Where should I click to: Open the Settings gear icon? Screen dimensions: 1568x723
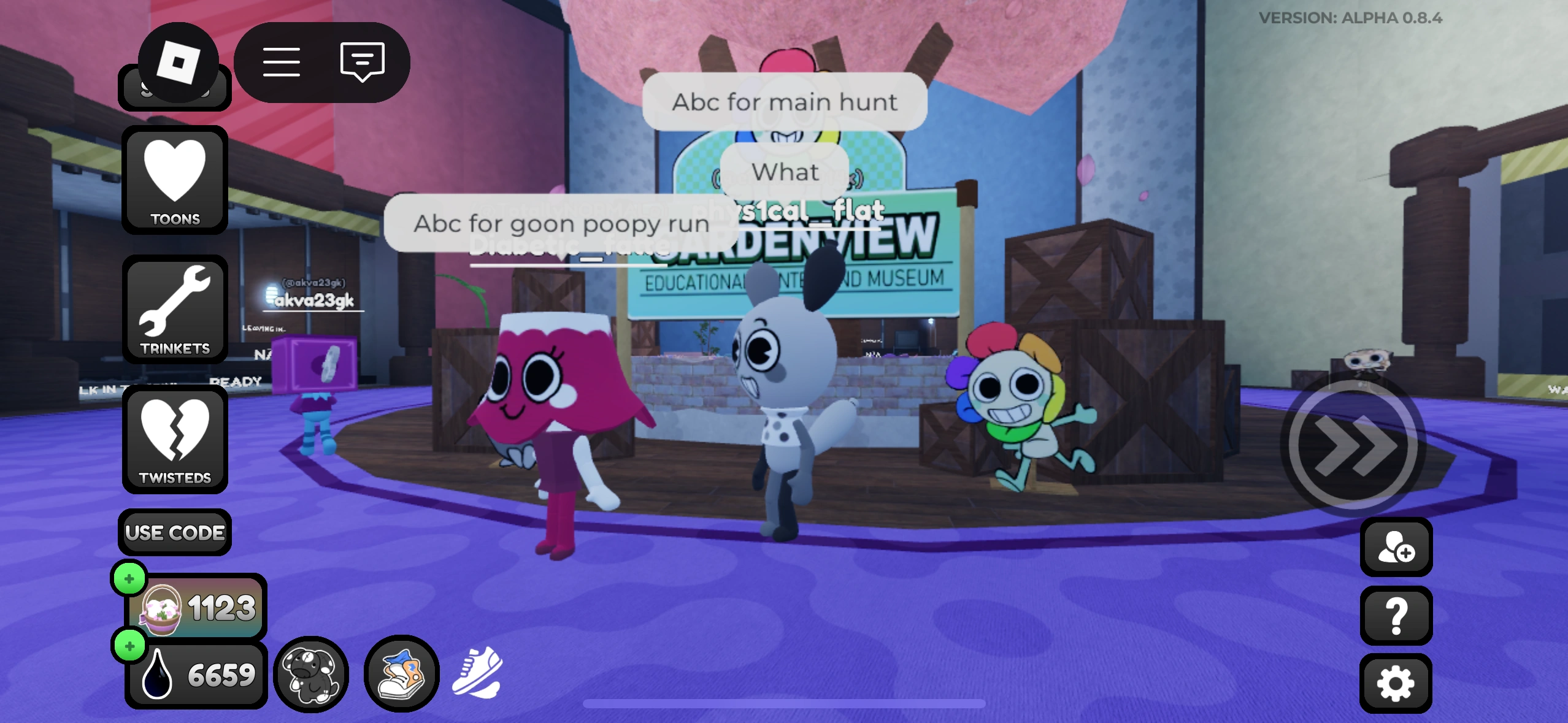point(1396,682)
